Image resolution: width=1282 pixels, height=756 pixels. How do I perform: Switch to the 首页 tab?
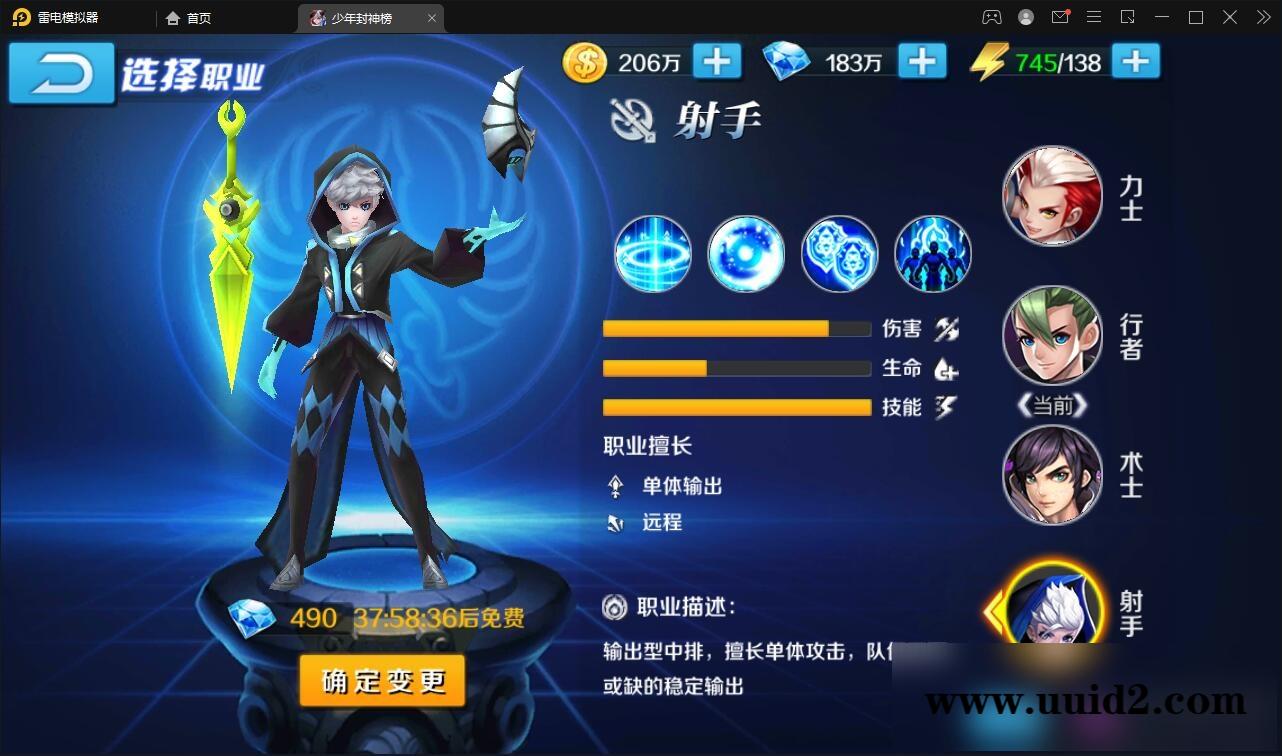[x=188, y=17]
